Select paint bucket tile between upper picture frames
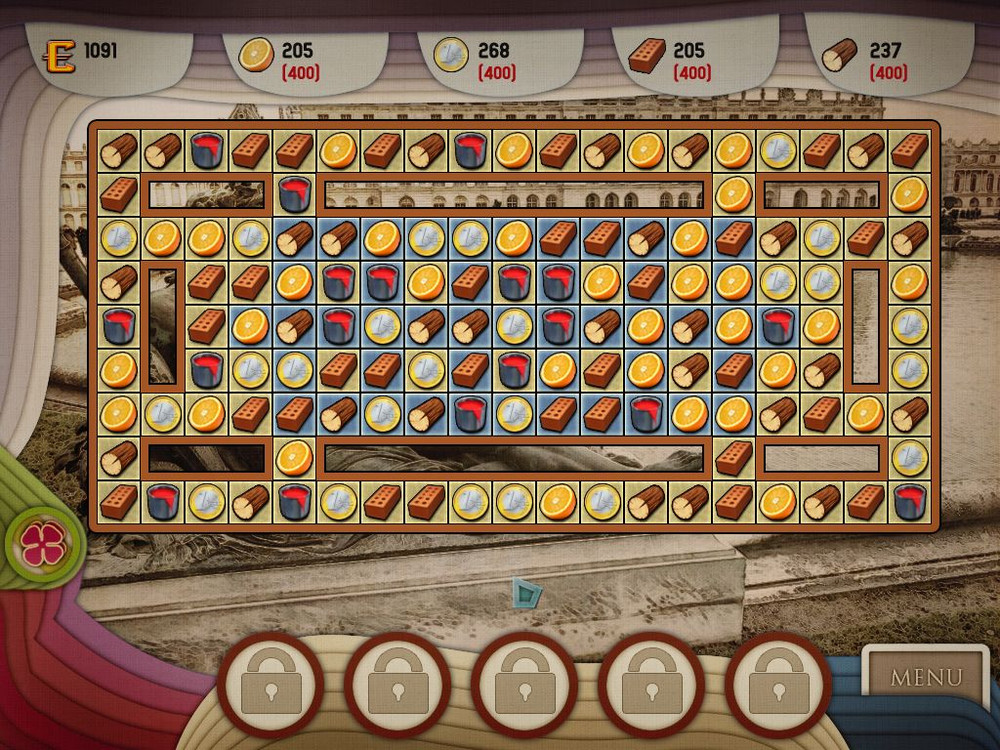 click(x=294, y=194)
